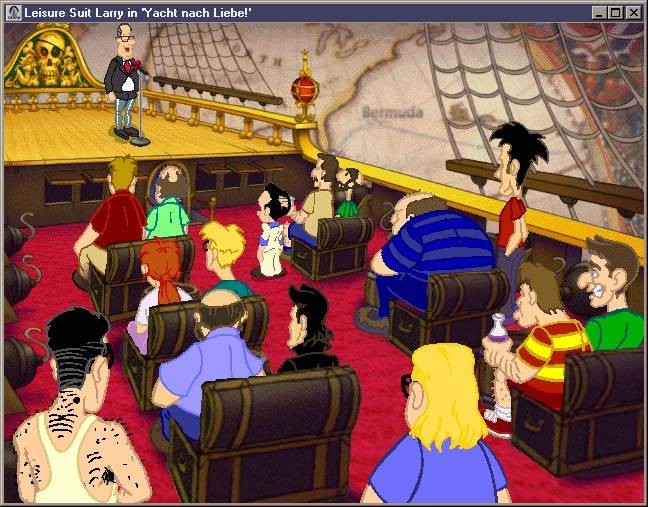Minimize the game window

point(599,12)
